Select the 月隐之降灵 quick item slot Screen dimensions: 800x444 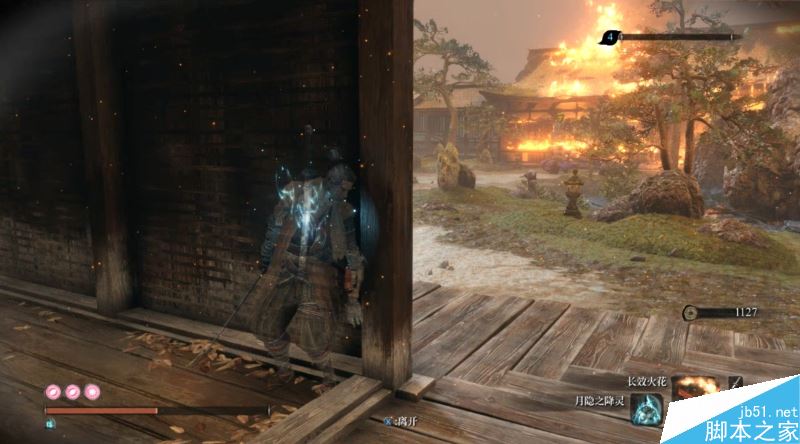(647, 410)
